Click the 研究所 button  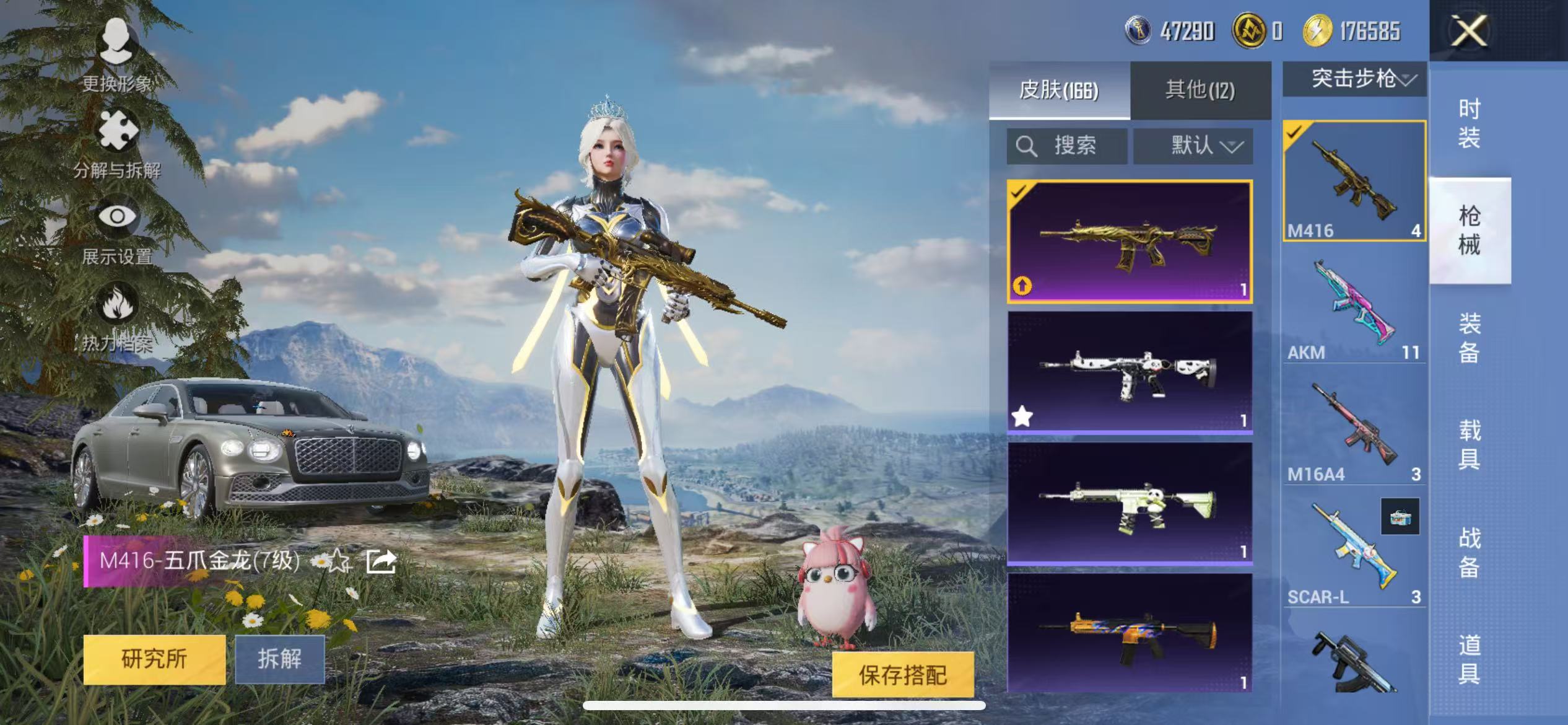(x=154, y=659)
